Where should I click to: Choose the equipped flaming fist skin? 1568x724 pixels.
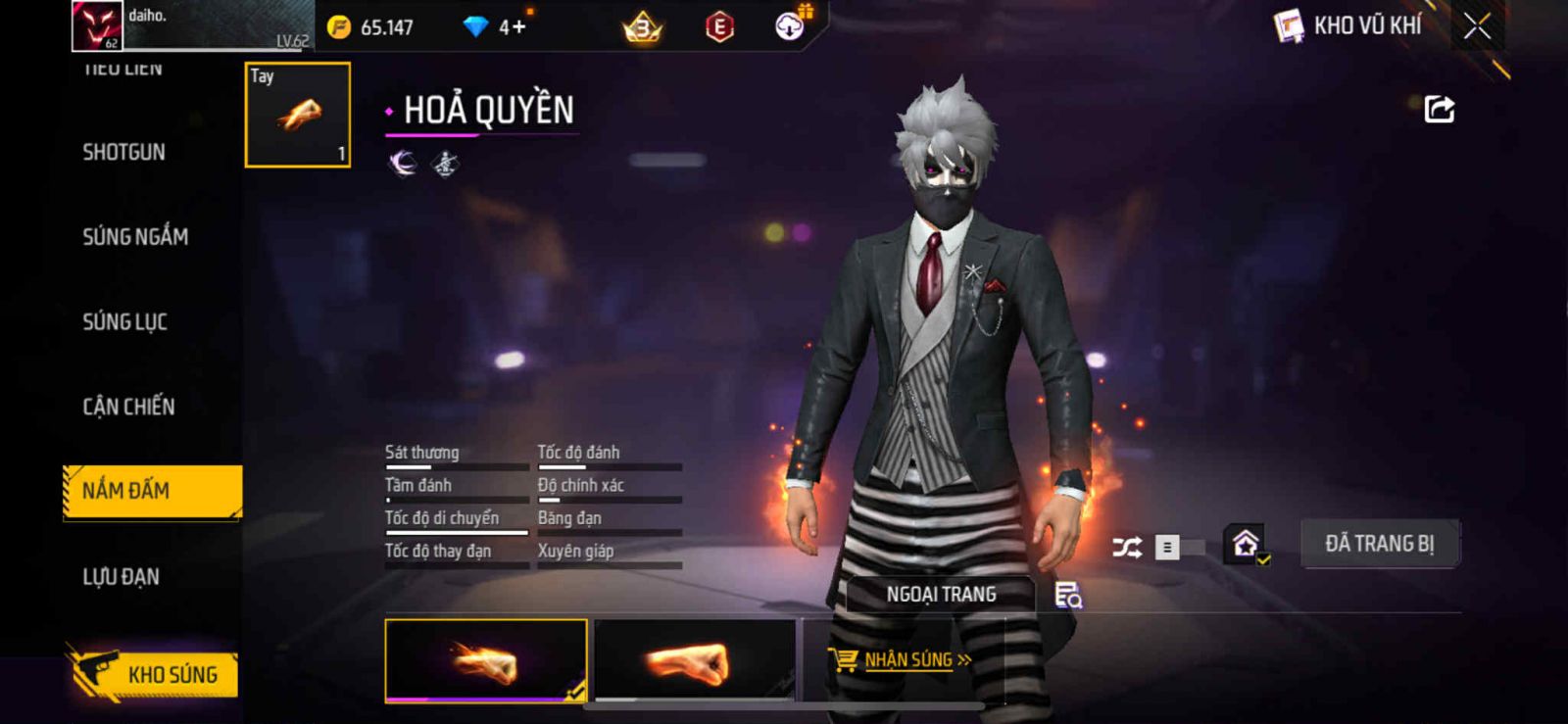point(486,661)
